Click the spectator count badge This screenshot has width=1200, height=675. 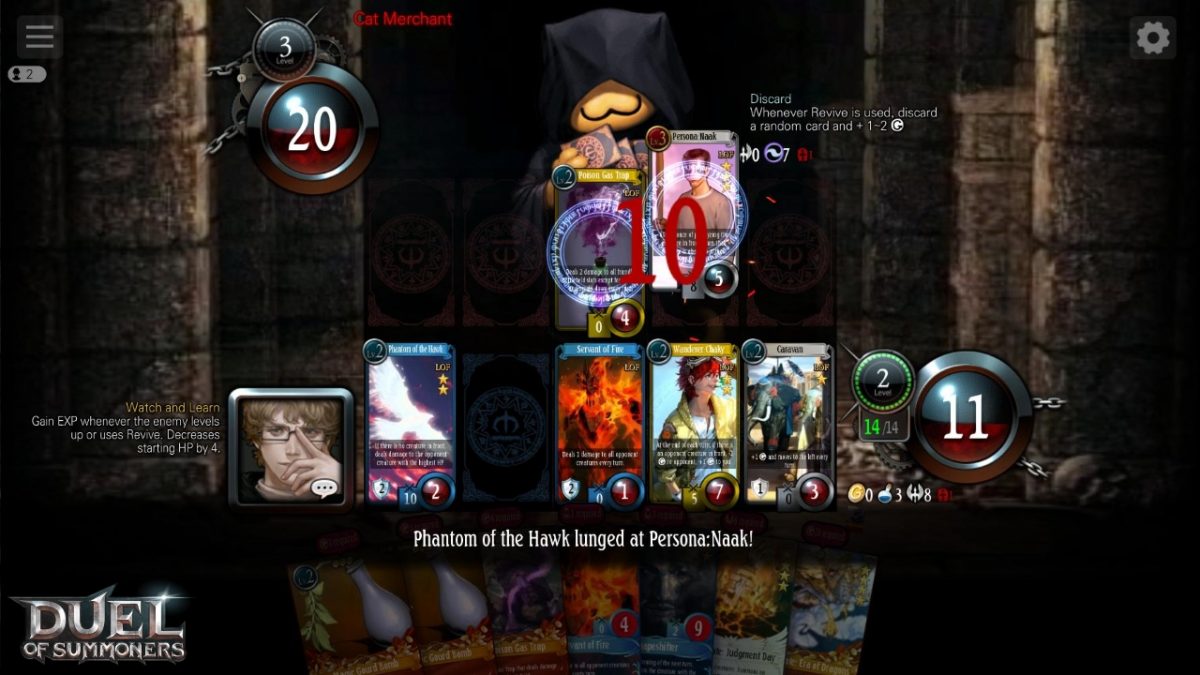click(x=27, y=74)
